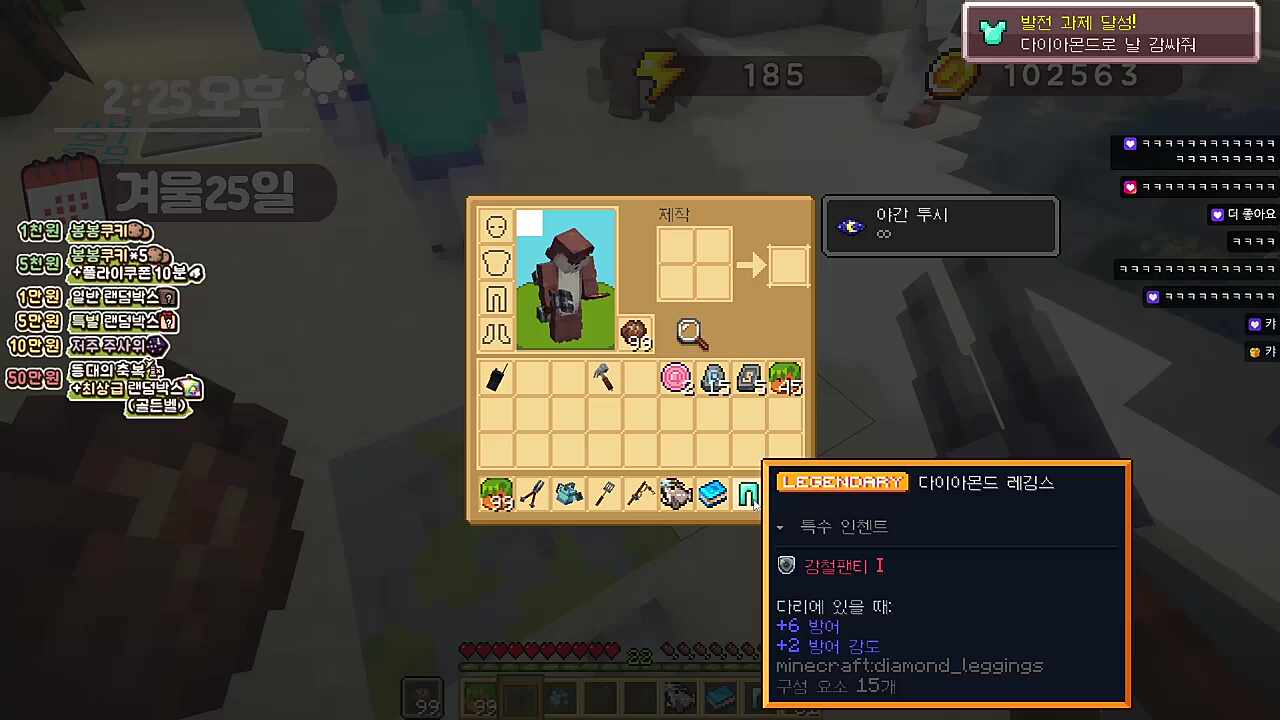The image size is (1280, 720).
Task: Pick up the diamond leggings item
Action: [748, 493]
